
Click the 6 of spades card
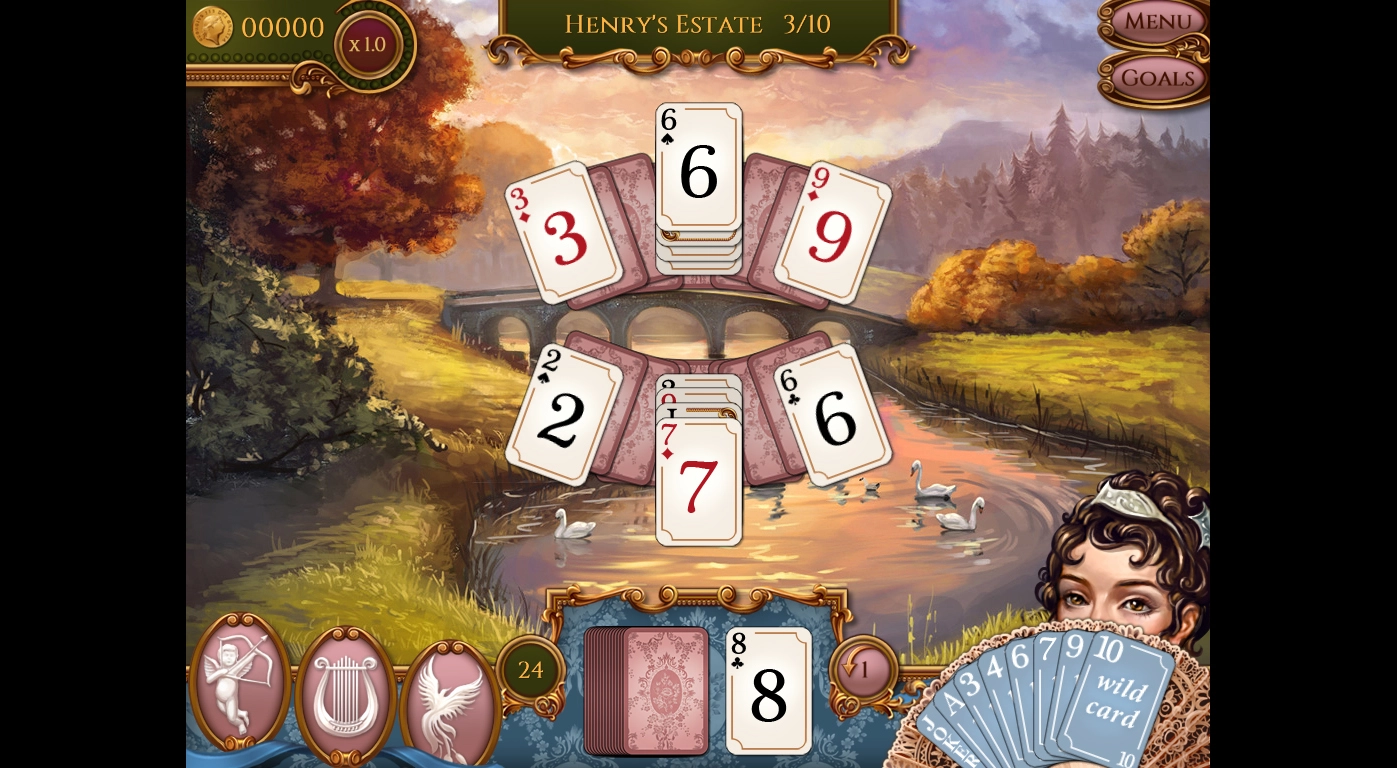(699, 167)
